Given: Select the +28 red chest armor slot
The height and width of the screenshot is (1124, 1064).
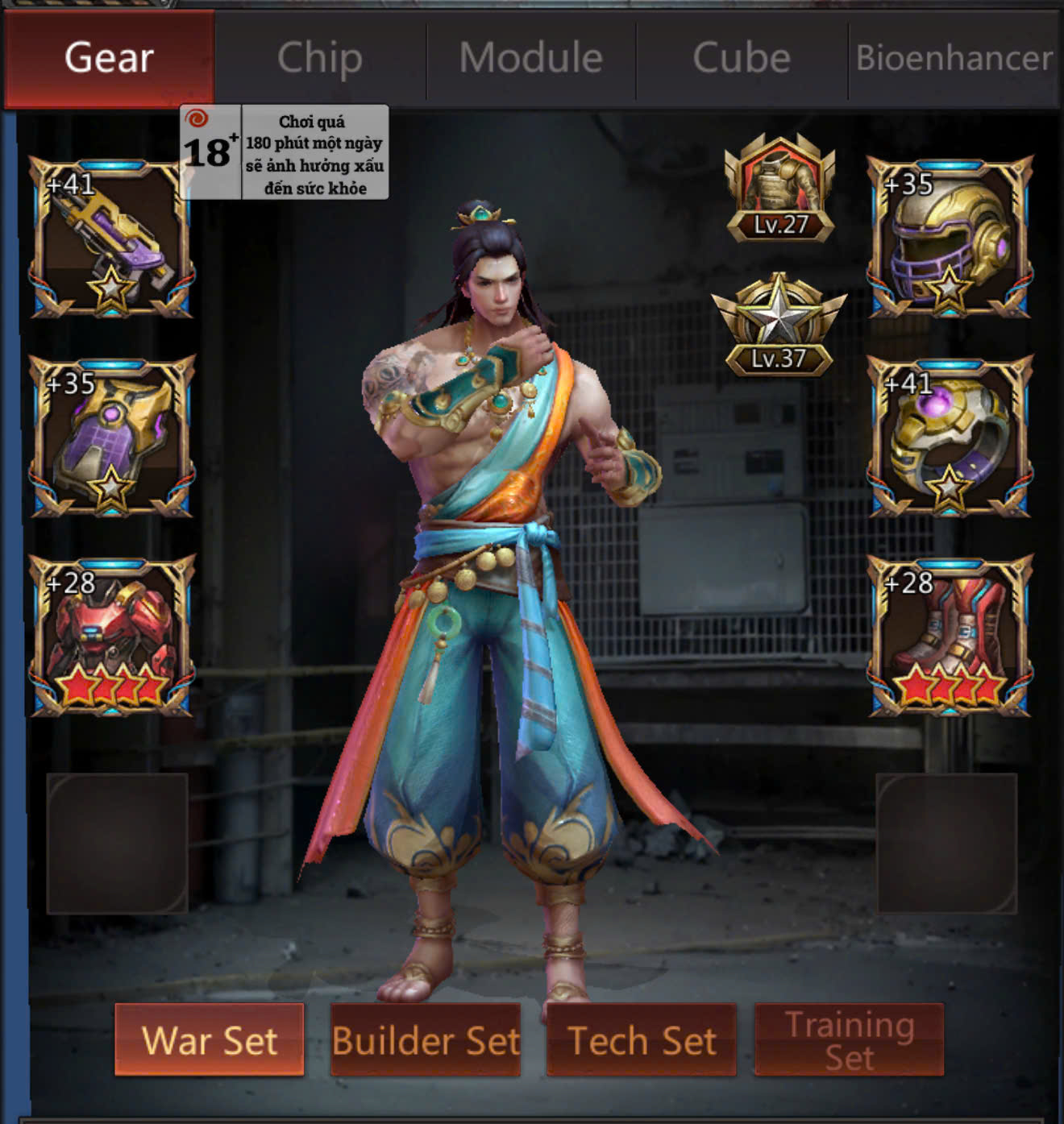Looking at the screenshot, I should click(111, 636).
